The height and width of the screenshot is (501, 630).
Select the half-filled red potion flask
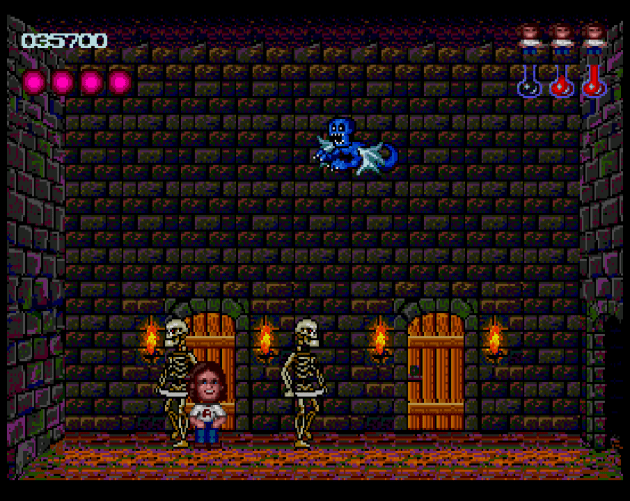pyautogui.click(x=561, y=82)
